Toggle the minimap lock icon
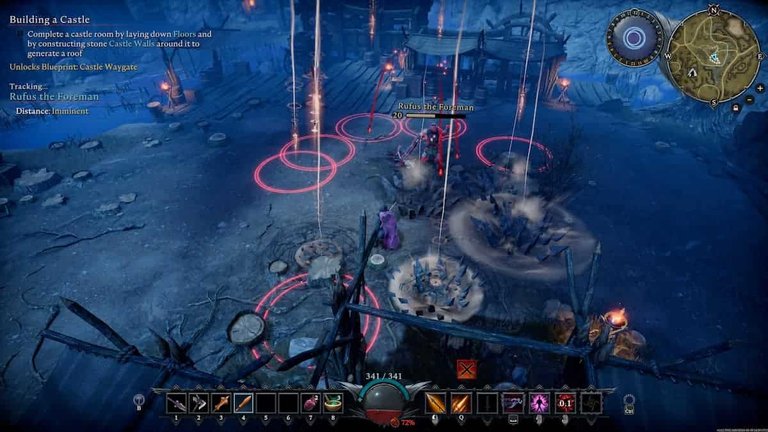Screen dimensions: 768x432 736,106
